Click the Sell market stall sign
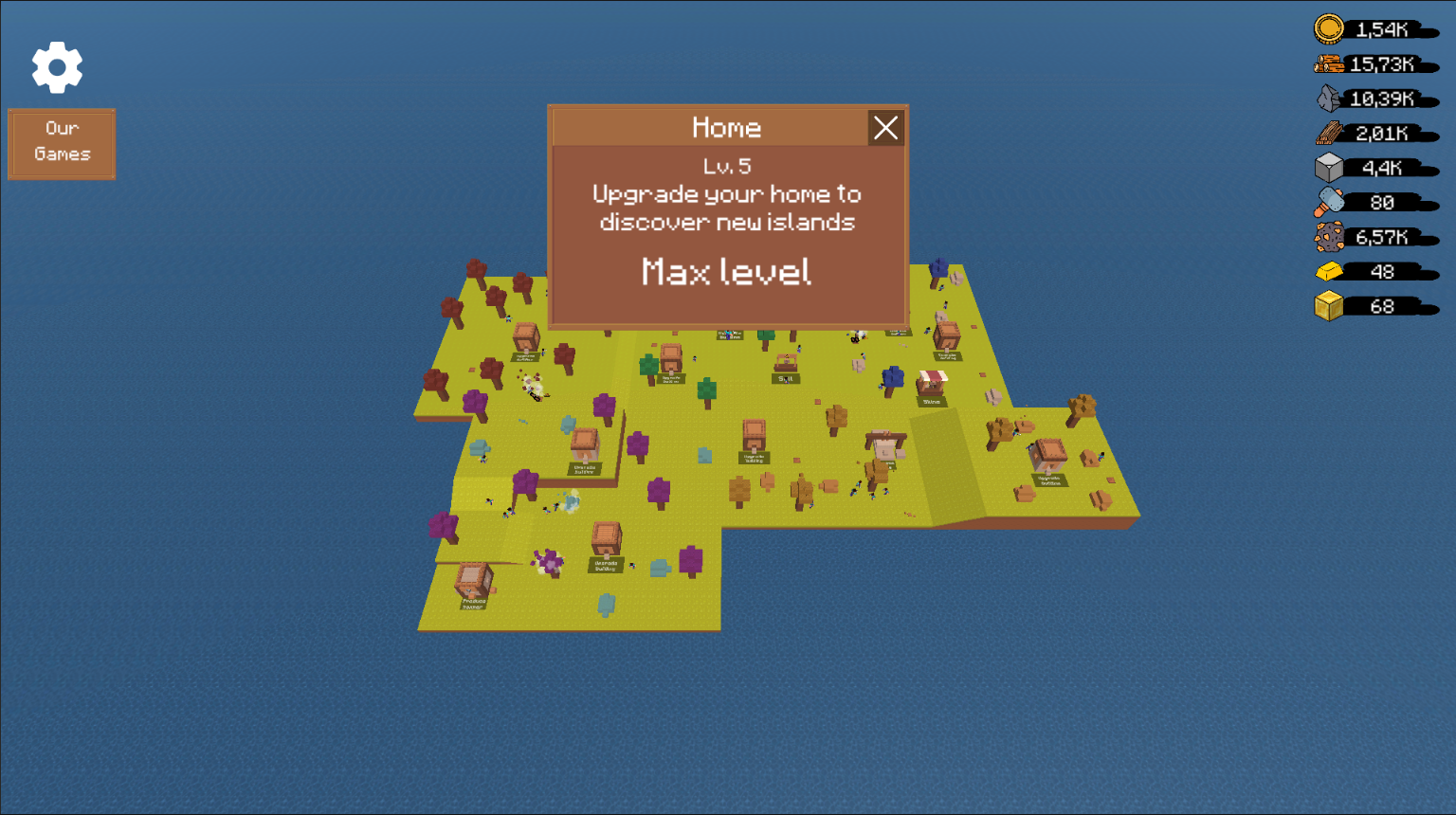Screen dimensions: 1456x815 [x=786, y=379]
